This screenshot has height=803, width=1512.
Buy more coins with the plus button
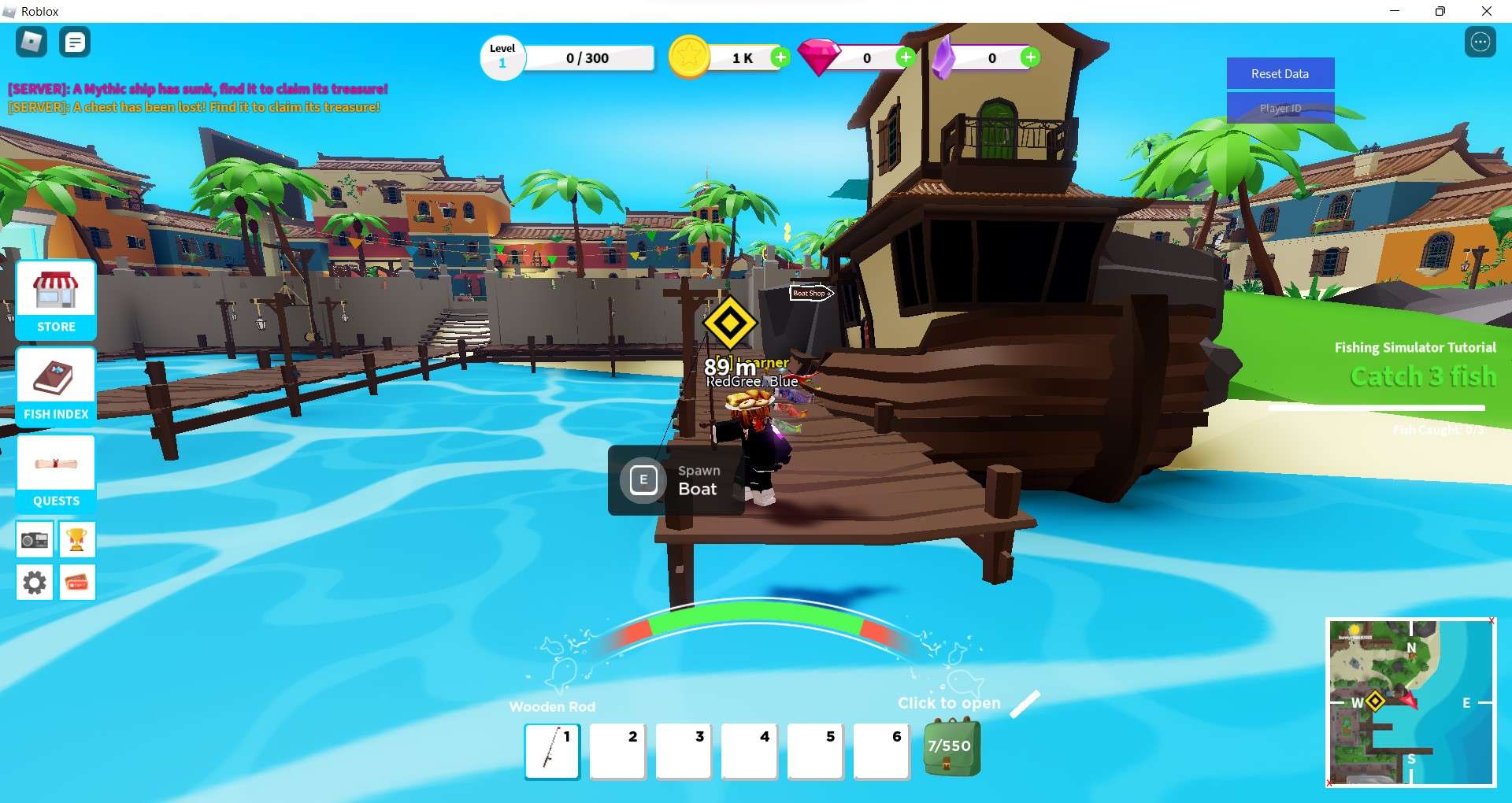780,57
